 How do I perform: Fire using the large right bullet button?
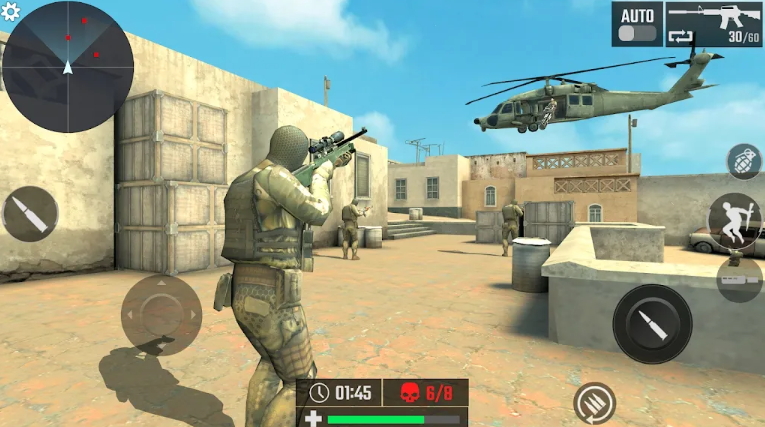pyautogui.click(x=652, y=324)
